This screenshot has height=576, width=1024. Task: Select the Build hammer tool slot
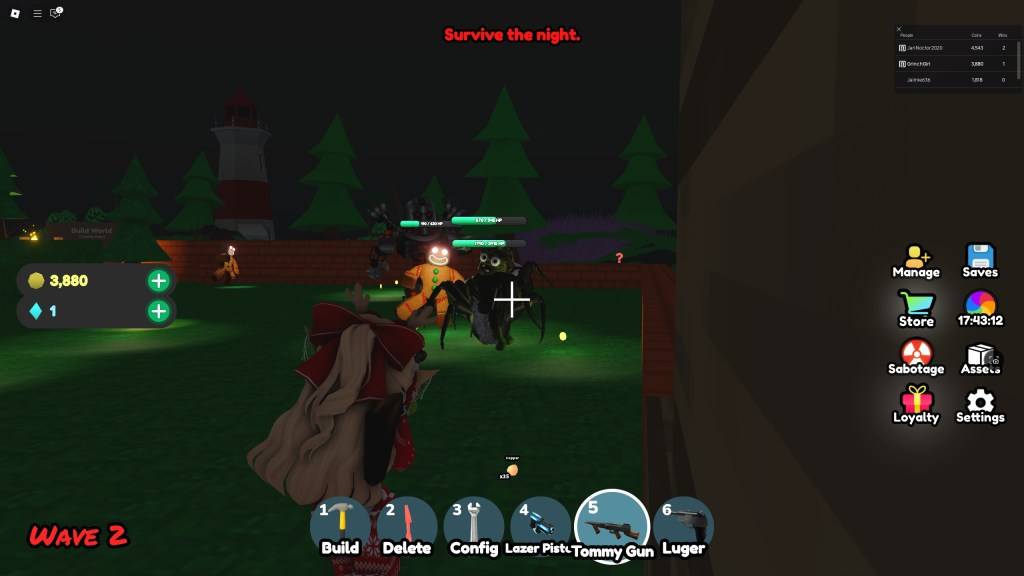(340, 527)
